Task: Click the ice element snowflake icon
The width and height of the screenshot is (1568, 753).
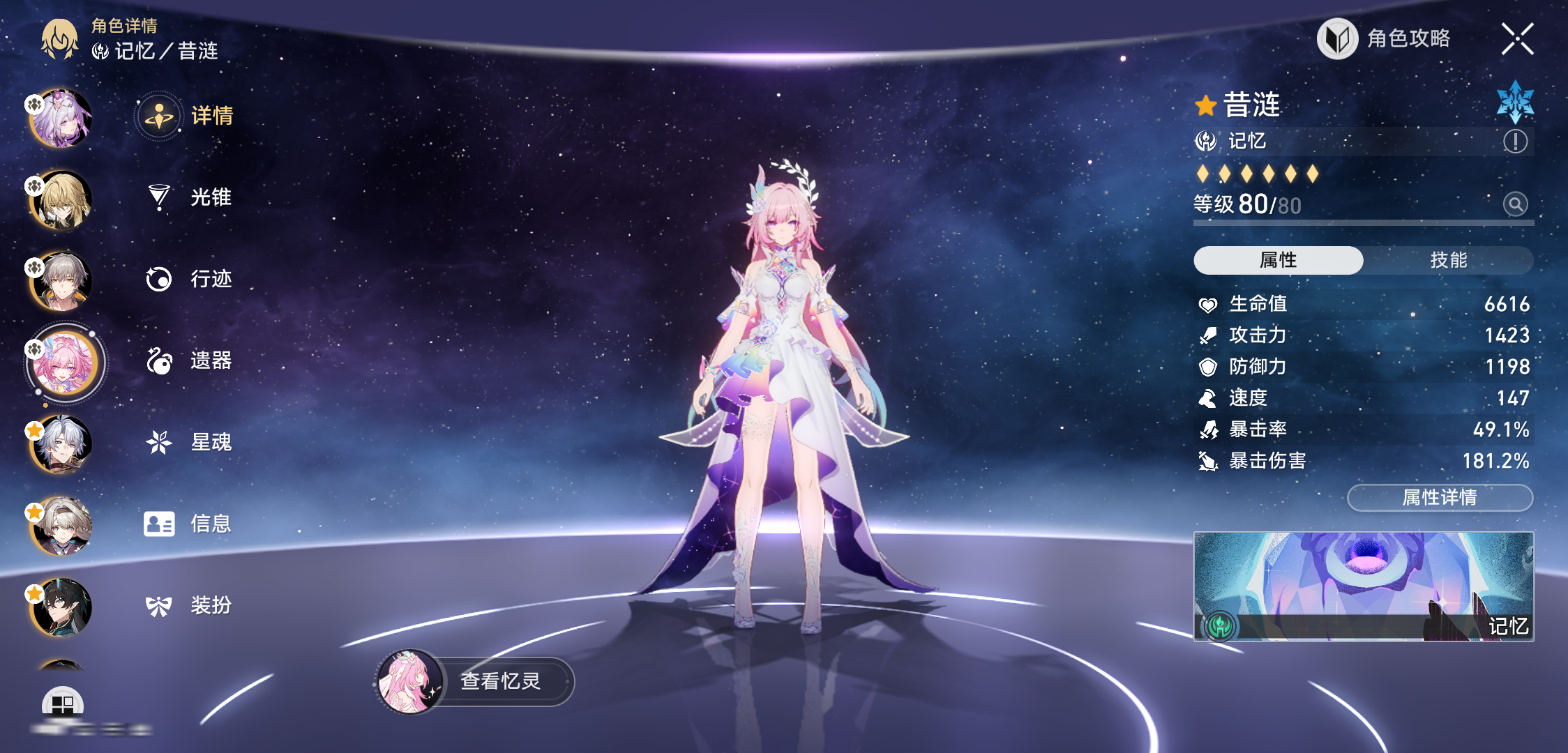Action: pos(1514,102)
